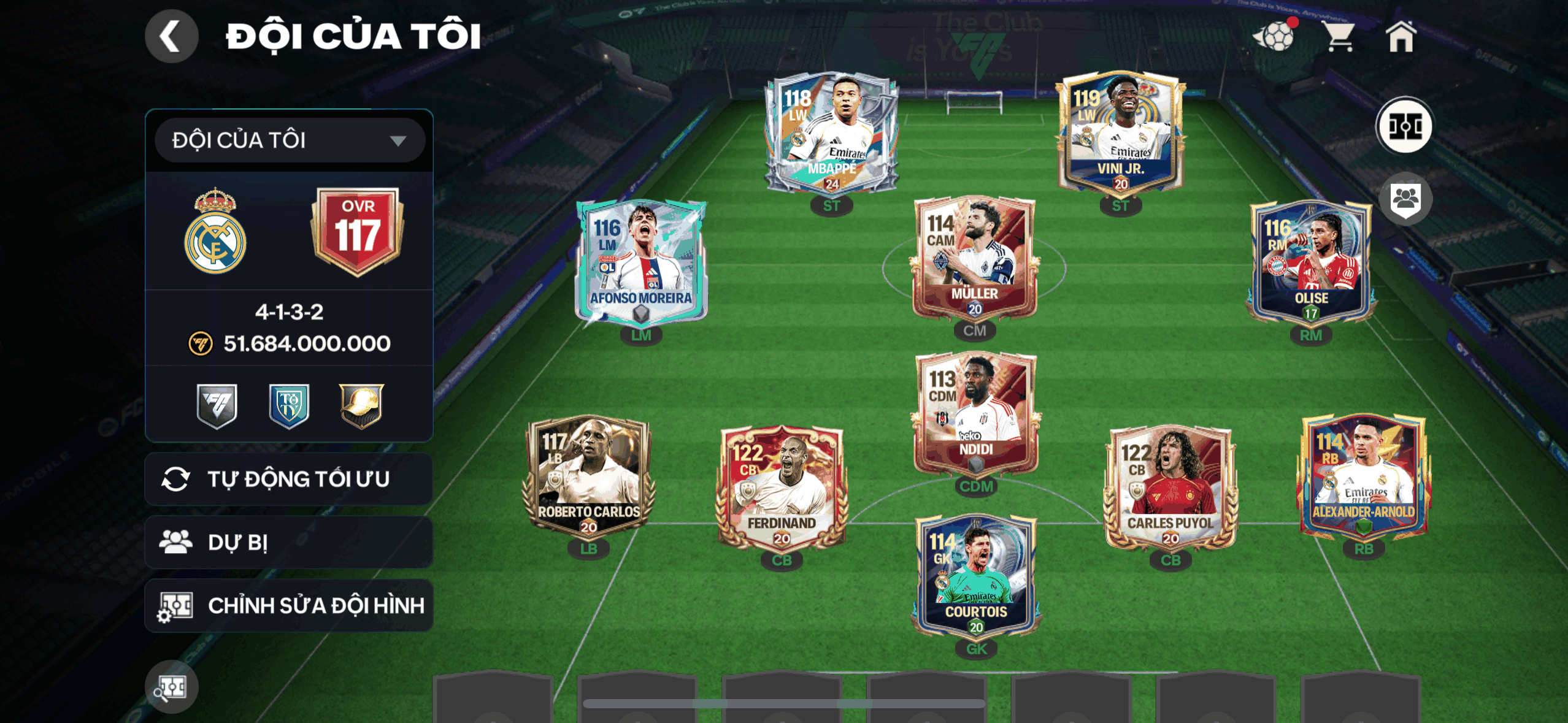Go back using the arrow button
Screen dimensions: 1568x723
click(171, 36)
